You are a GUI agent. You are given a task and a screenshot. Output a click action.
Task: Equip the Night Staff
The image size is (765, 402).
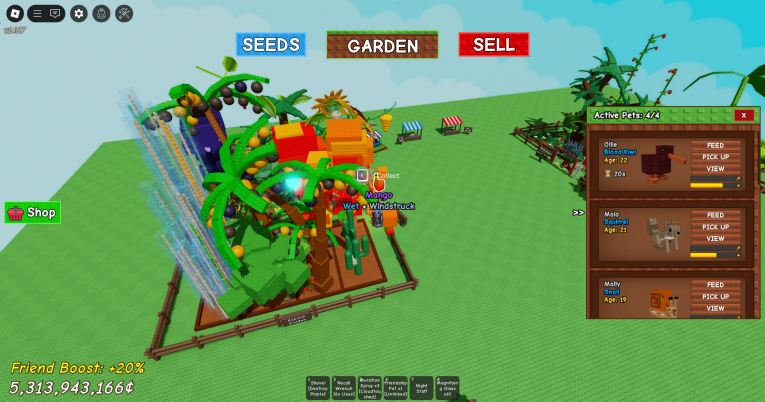[421, 388]
